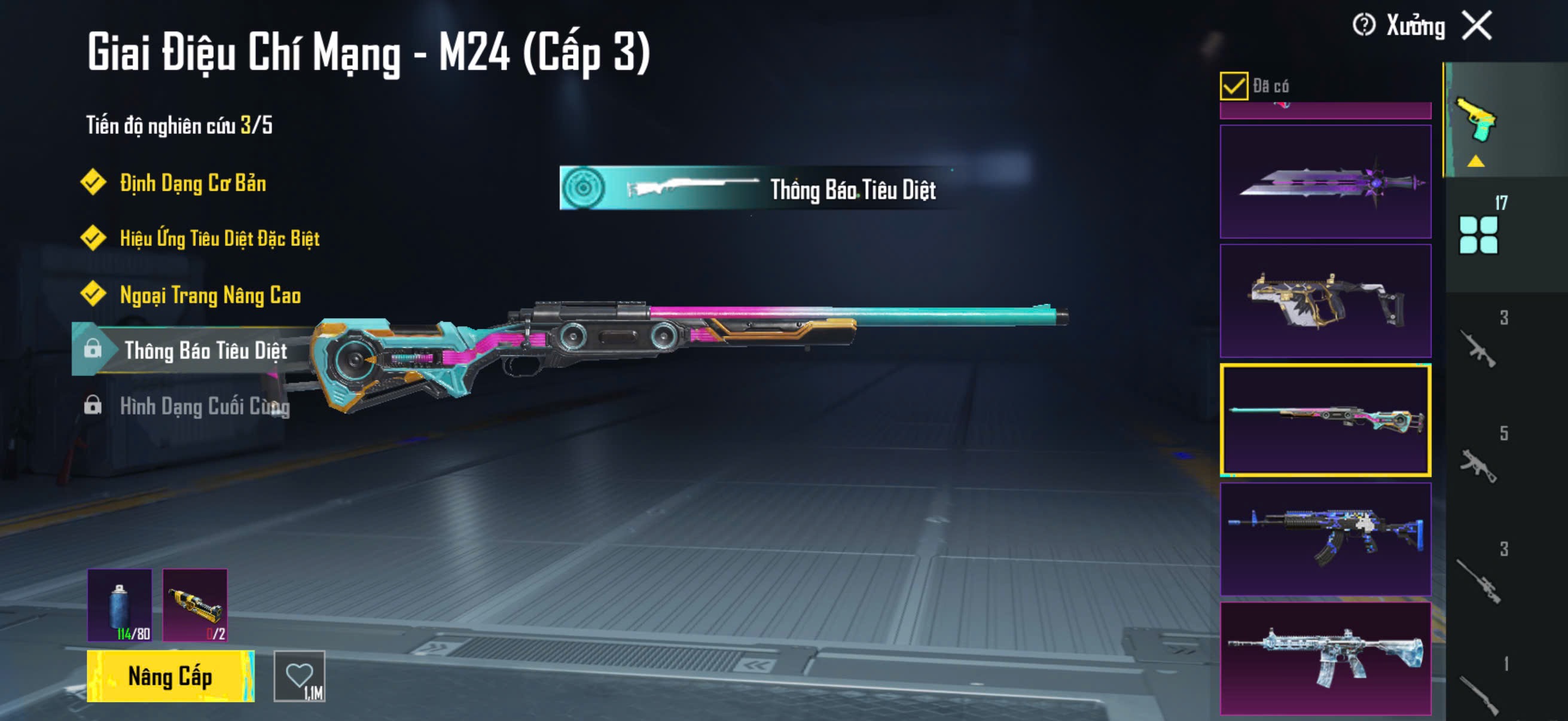Viewport: 1568px width, 721px height.
Task: Open the Xưởng help question mark
Action: point(1363,26)
